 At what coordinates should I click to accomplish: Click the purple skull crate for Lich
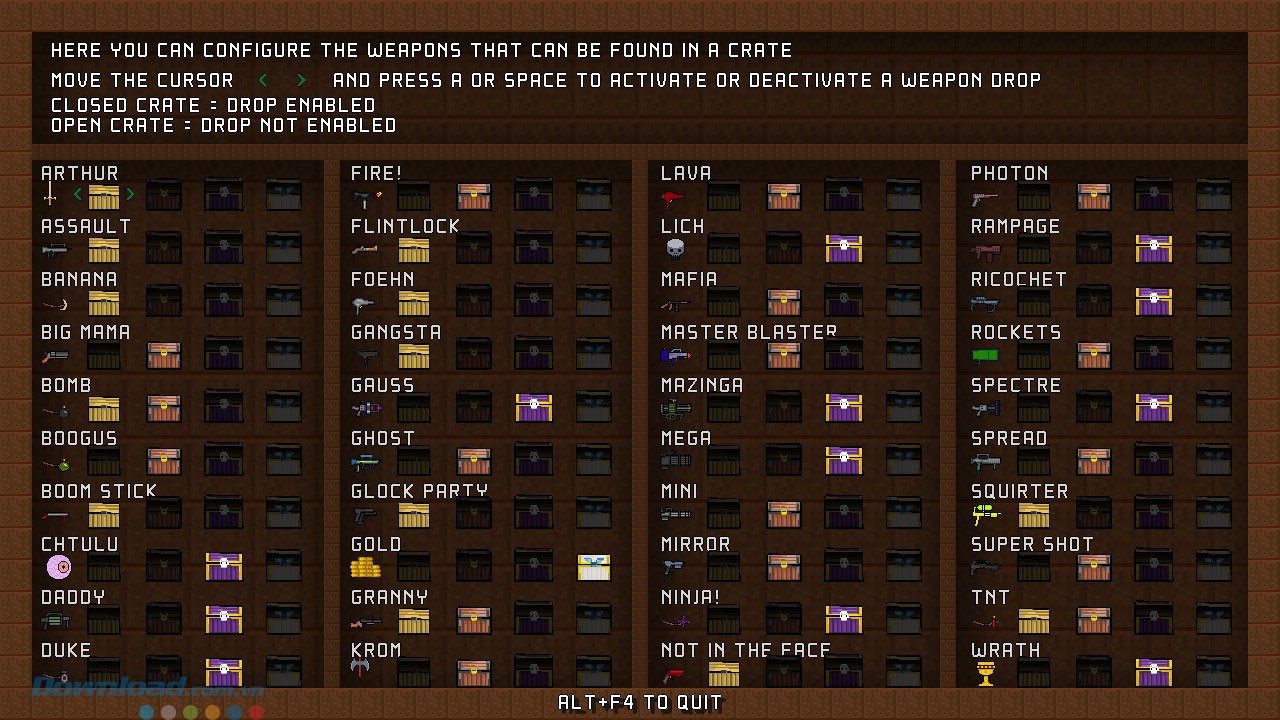tap(844, 248)
